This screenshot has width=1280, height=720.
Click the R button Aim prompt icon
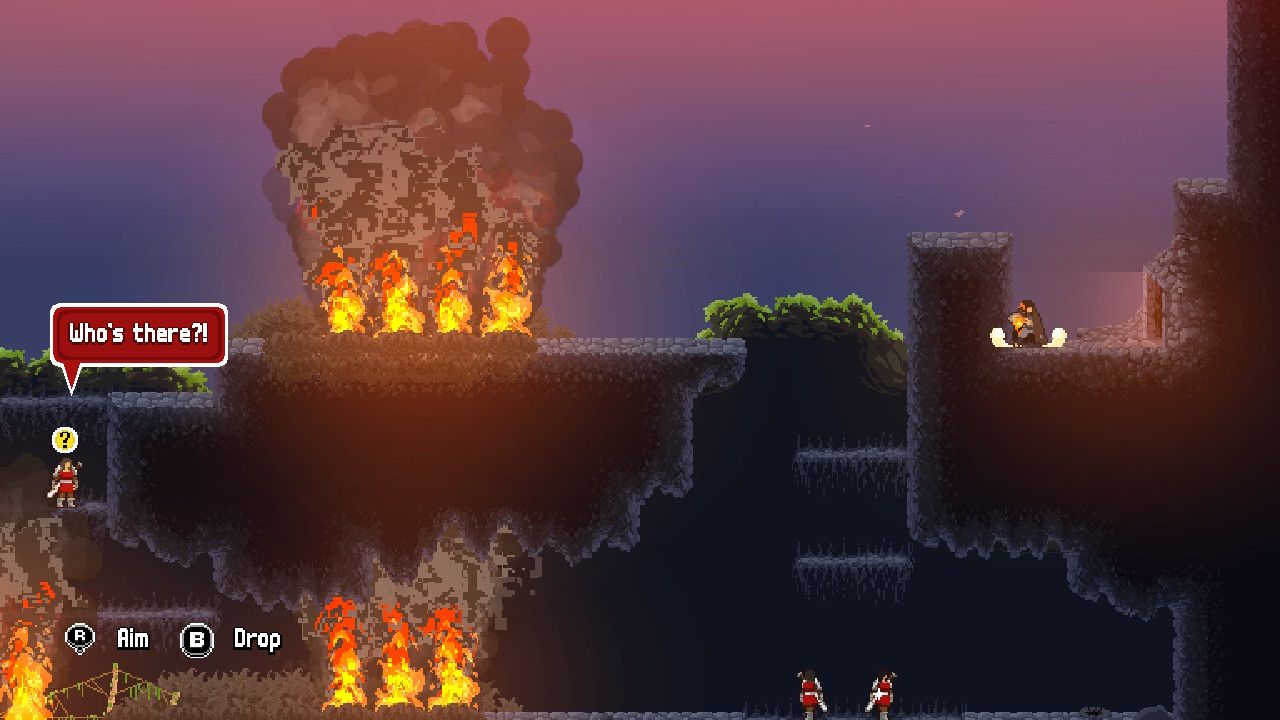tap(82, 637)
